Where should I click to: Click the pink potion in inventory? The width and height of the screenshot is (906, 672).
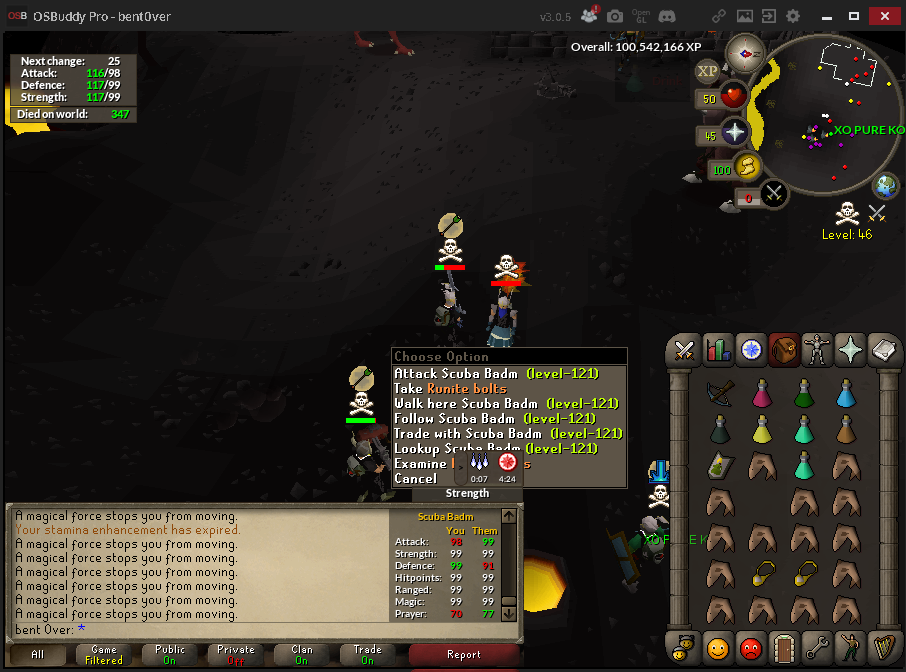point(761,392)
